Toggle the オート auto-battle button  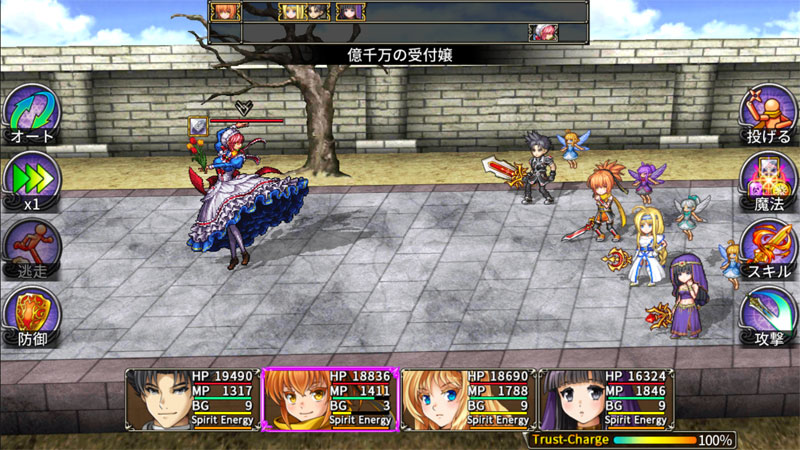pyautogui.click(x=31, y=112)
